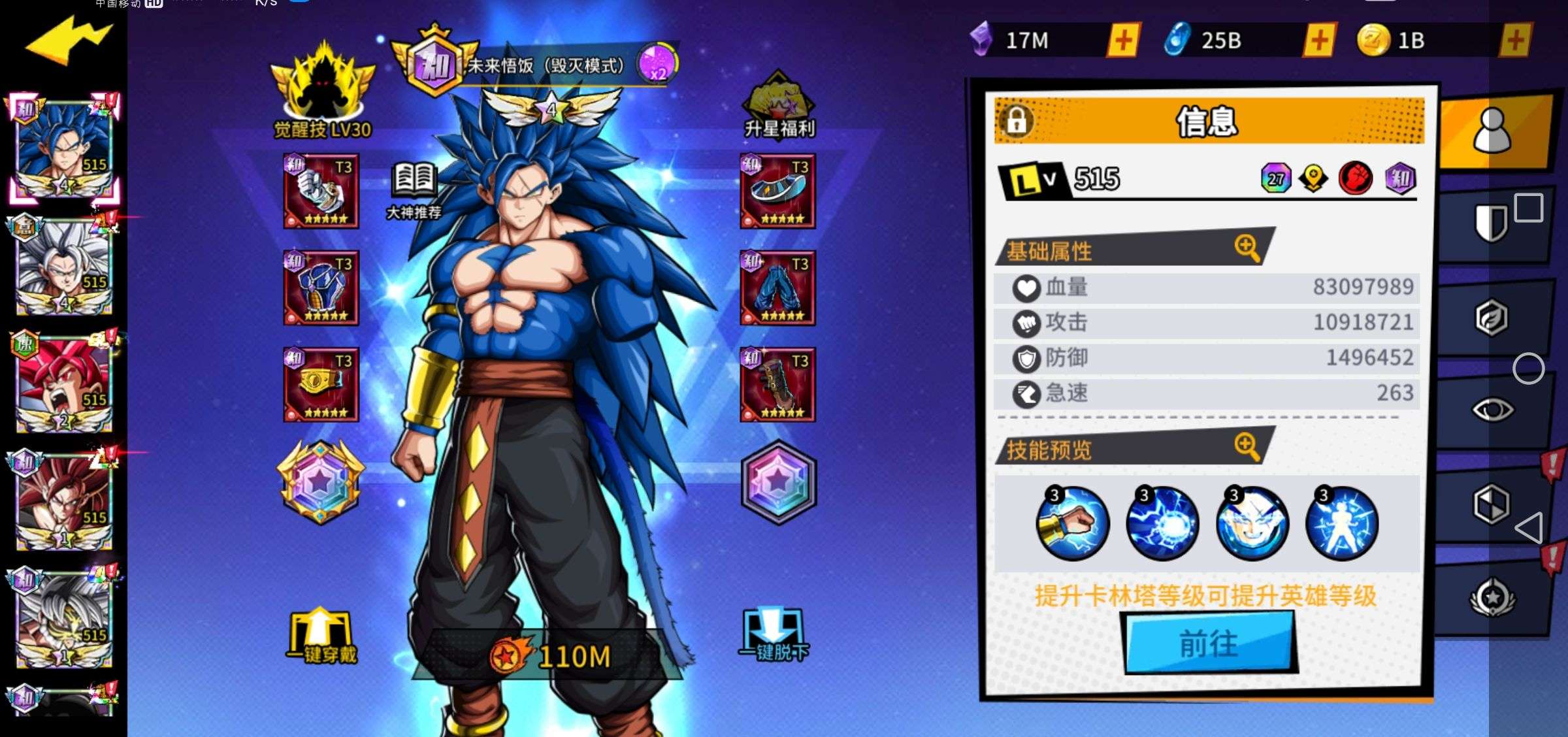The width and height of the screenshot is (1568, 737).
Task: Open 大神推荐 book recommendations
Action: pyautogui.click(x=414, y=189)
